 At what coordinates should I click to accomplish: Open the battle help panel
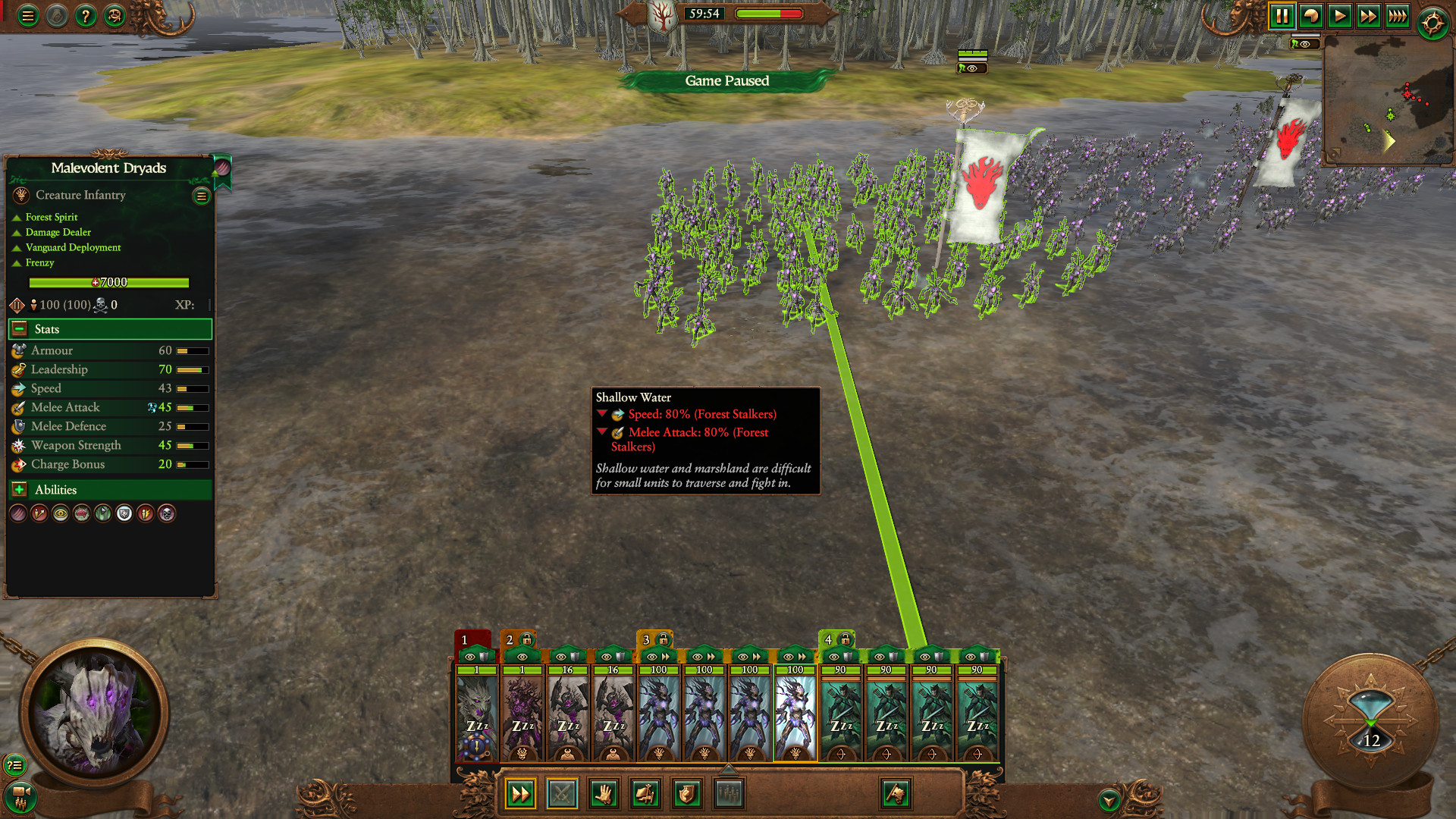[86, 15]
